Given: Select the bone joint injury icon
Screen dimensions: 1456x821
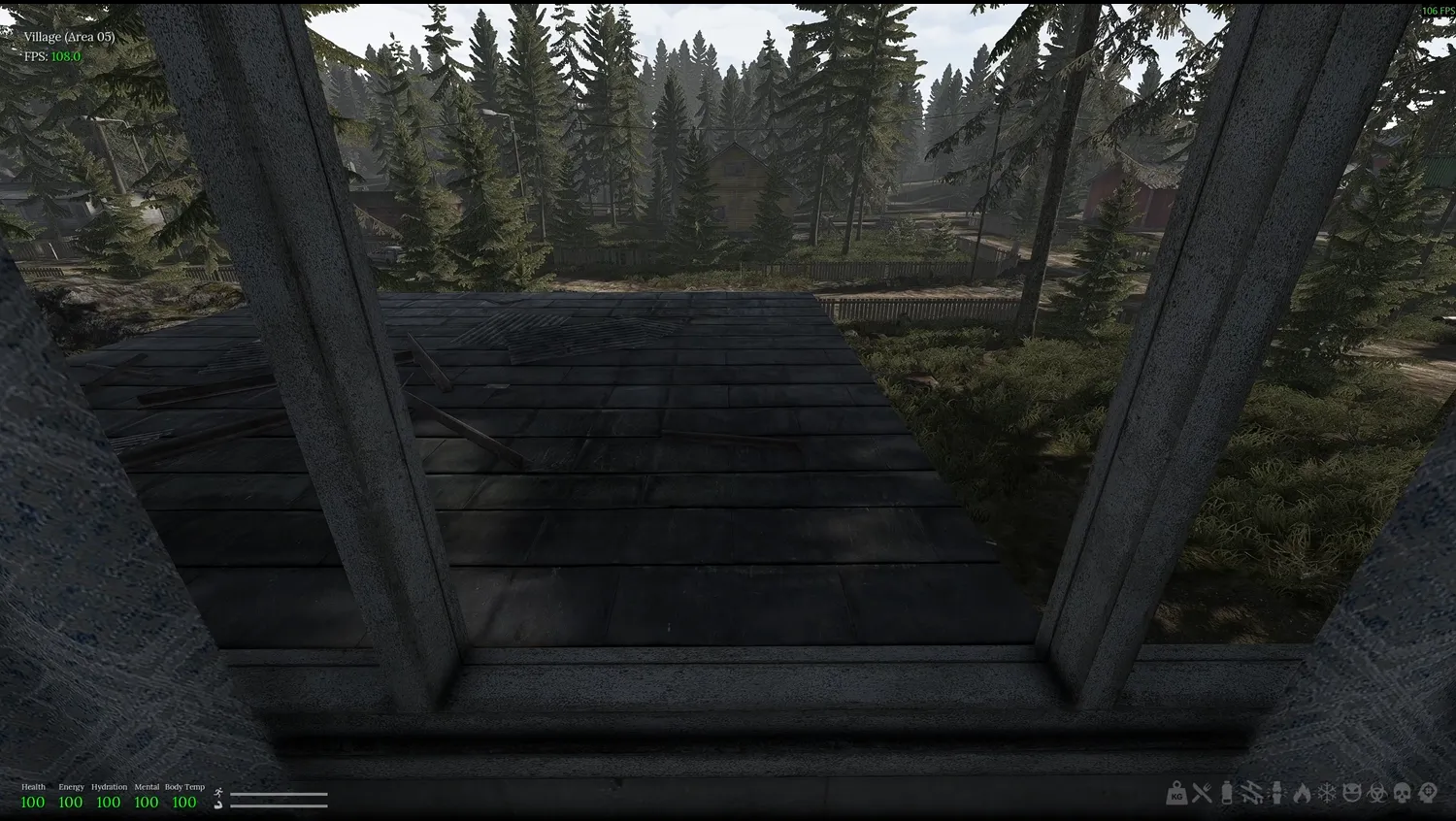Looking at the screenshot, I should coord(1276,794).
